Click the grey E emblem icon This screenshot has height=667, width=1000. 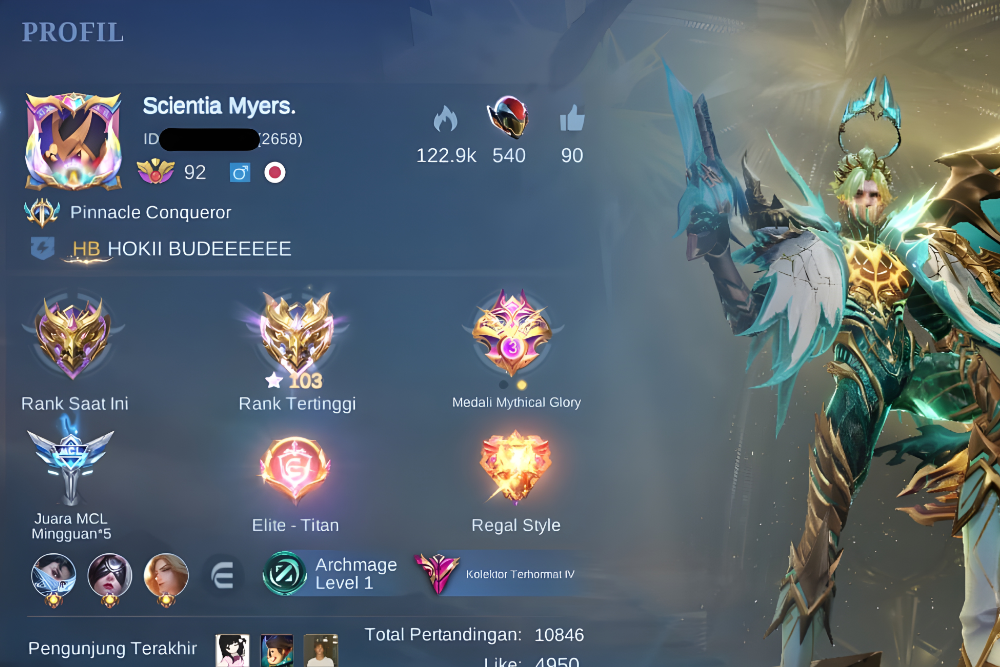(222, 575)
